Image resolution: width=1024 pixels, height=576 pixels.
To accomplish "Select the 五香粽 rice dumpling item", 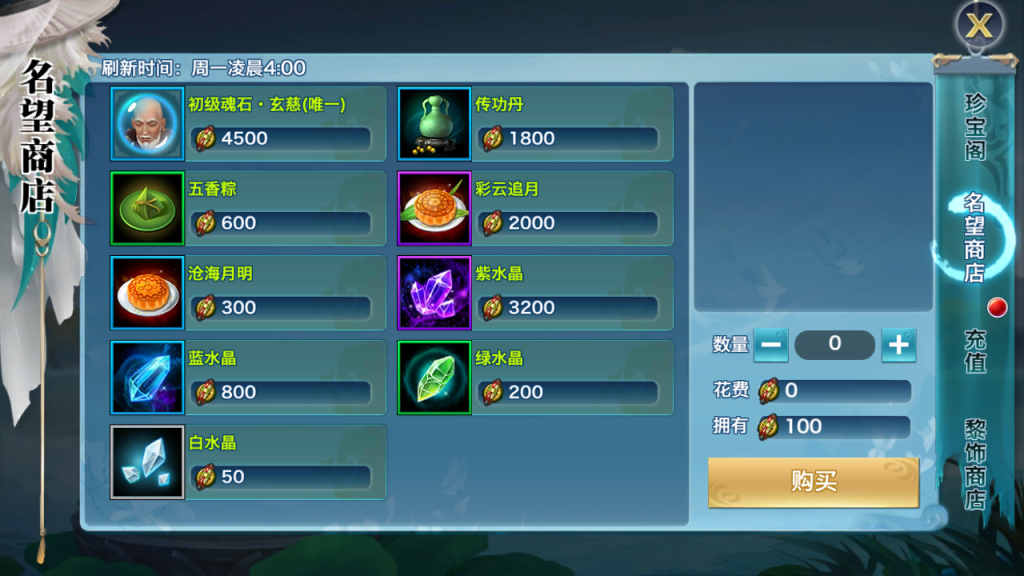I will (x=148, y=208).
